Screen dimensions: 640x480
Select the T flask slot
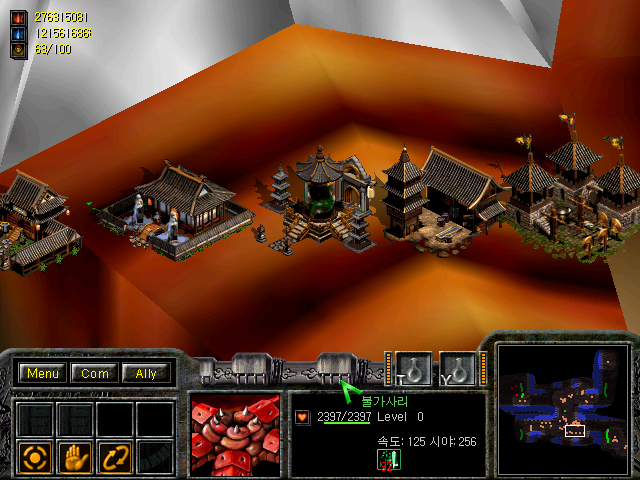(x=413, y=368)
